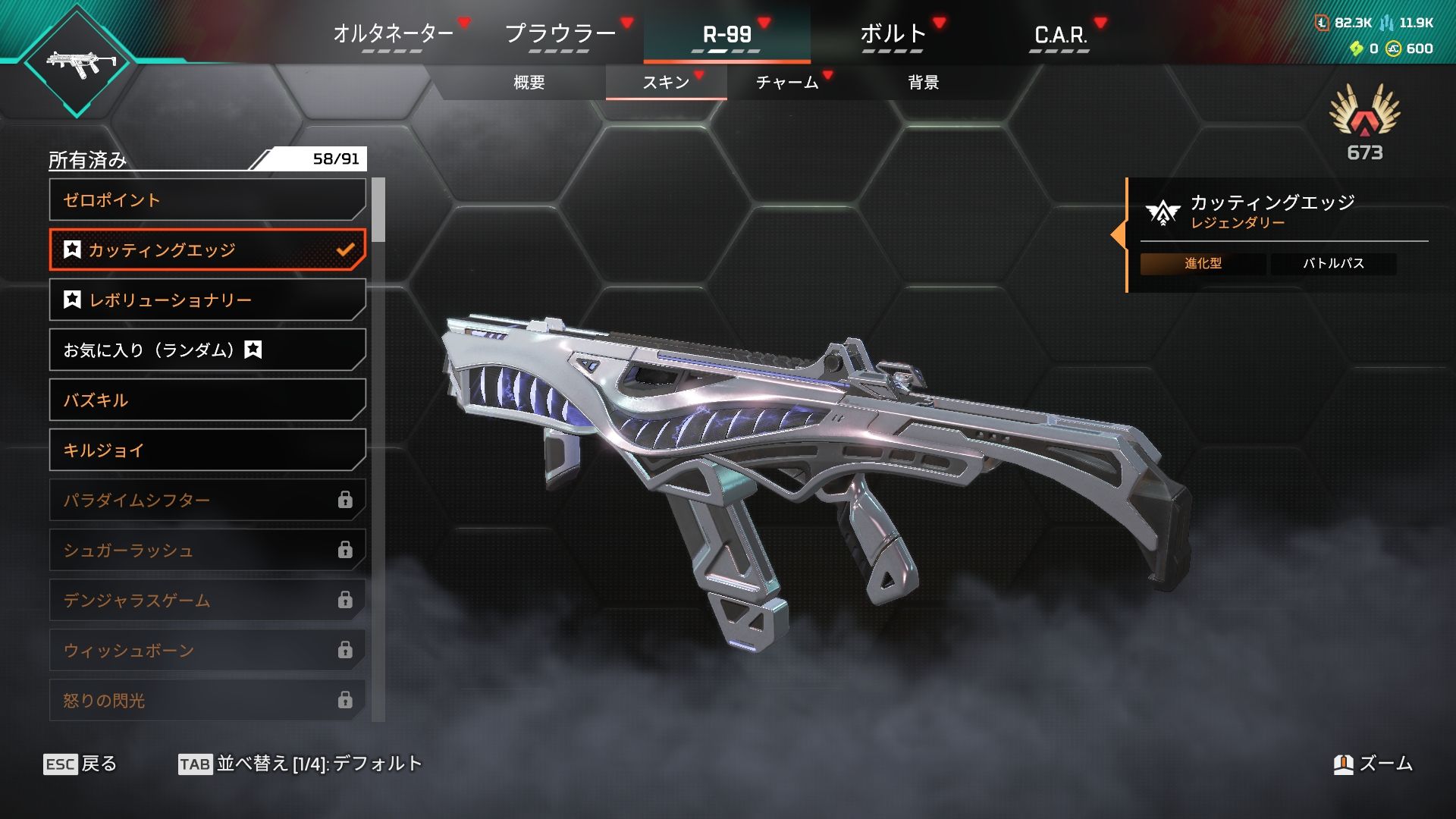Change skin sorting with 並べ替え
The height and width of the screenshot is (819, 1456).
click(x=300, y=764)
